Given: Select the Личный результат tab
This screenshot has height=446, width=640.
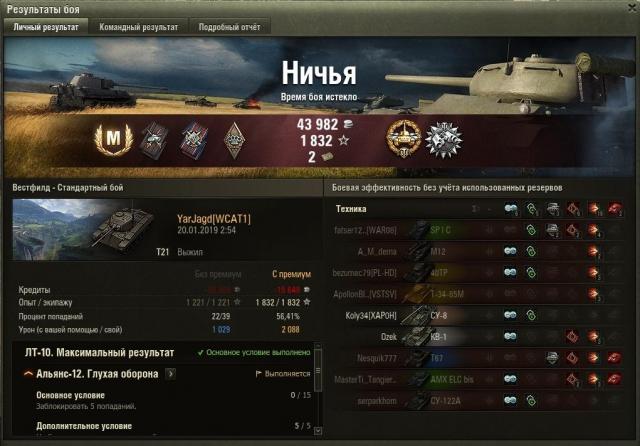Looking at the screenshot, I should (x=45, y=27).
